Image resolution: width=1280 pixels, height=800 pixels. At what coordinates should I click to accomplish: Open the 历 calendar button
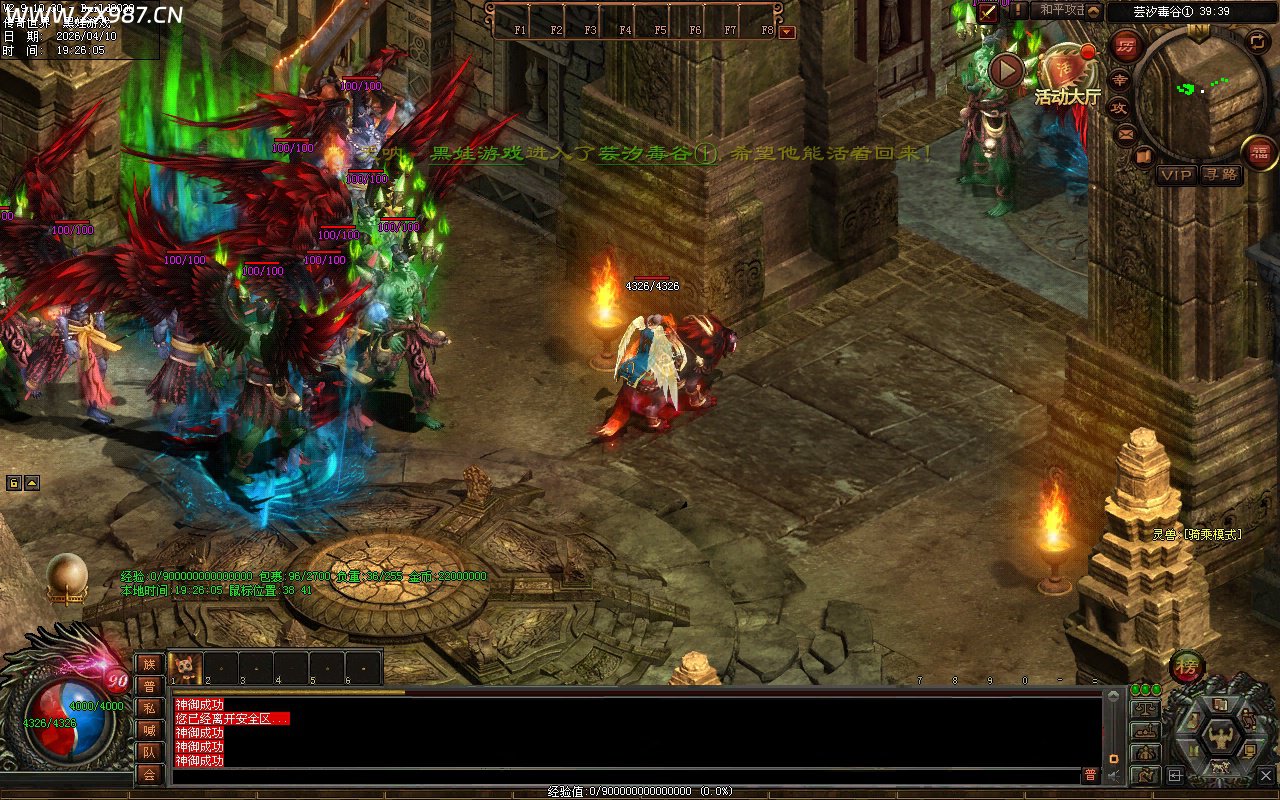coord(1127,47)
